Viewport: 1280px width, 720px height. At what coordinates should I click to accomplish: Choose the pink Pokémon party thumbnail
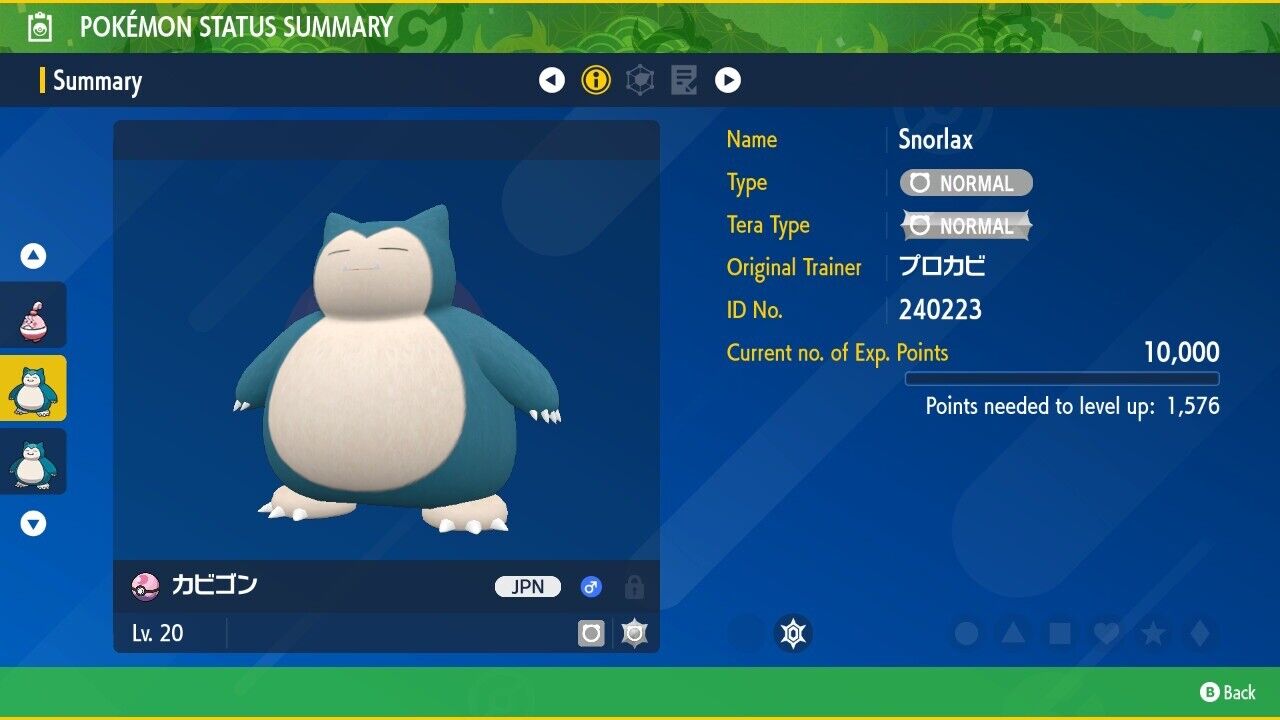click(33, 315)
